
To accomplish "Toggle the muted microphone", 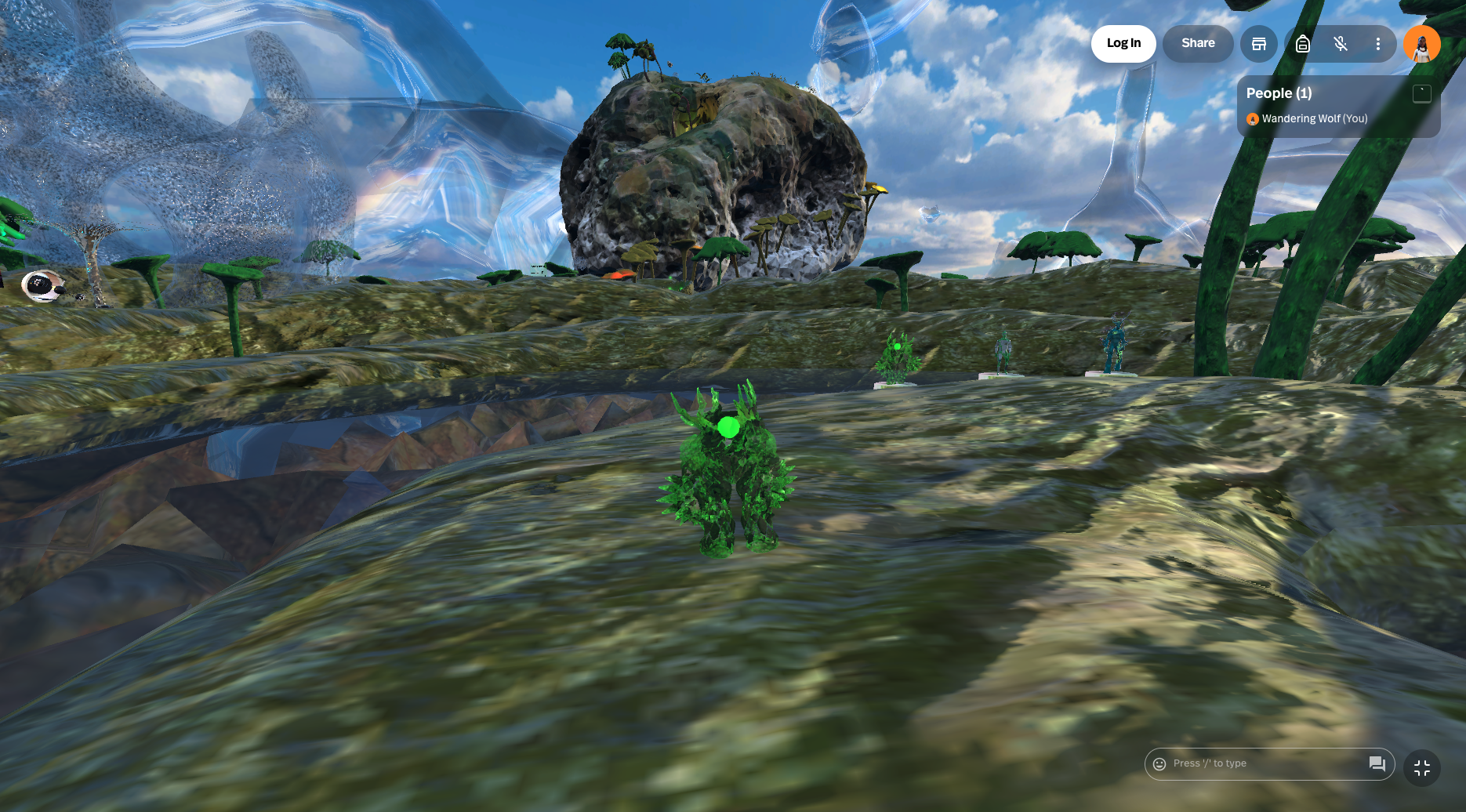I will pyautogui.click(x=1341, y=44).
